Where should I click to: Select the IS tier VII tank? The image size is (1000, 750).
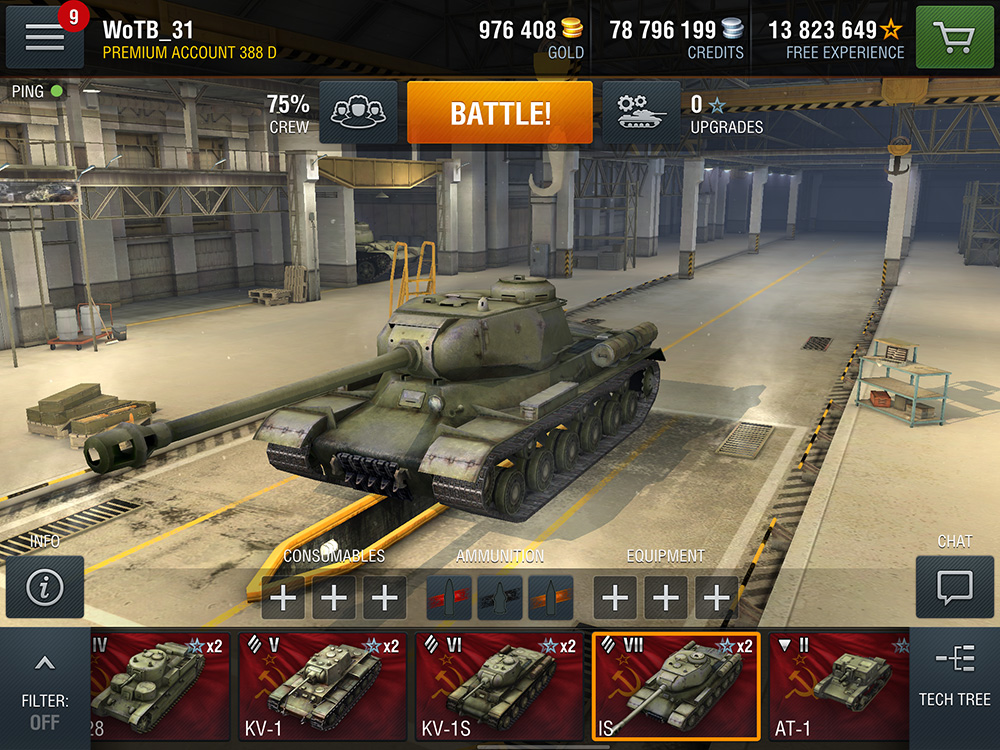tap(676, 686)
